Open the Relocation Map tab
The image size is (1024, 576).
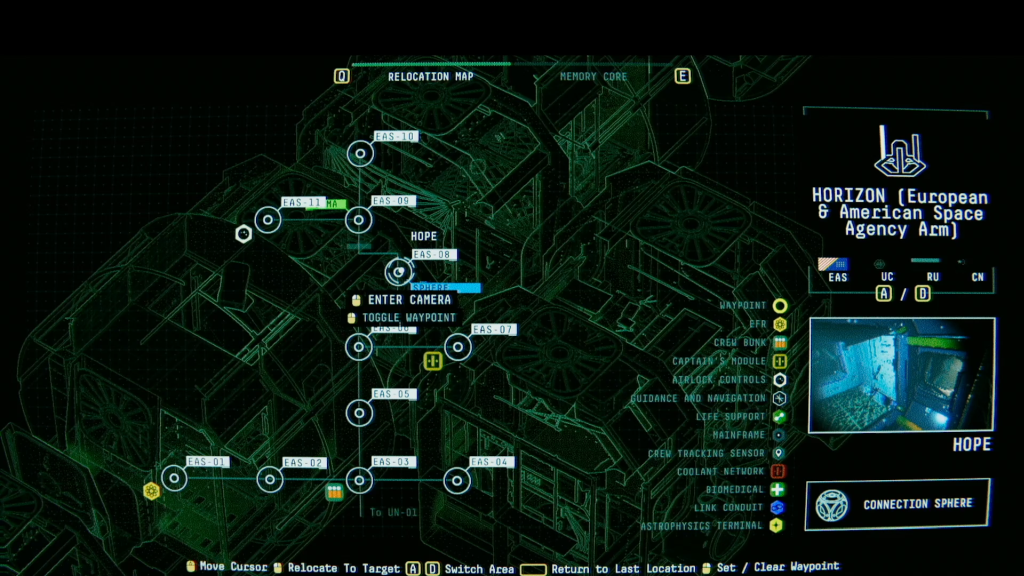[430, 77]
